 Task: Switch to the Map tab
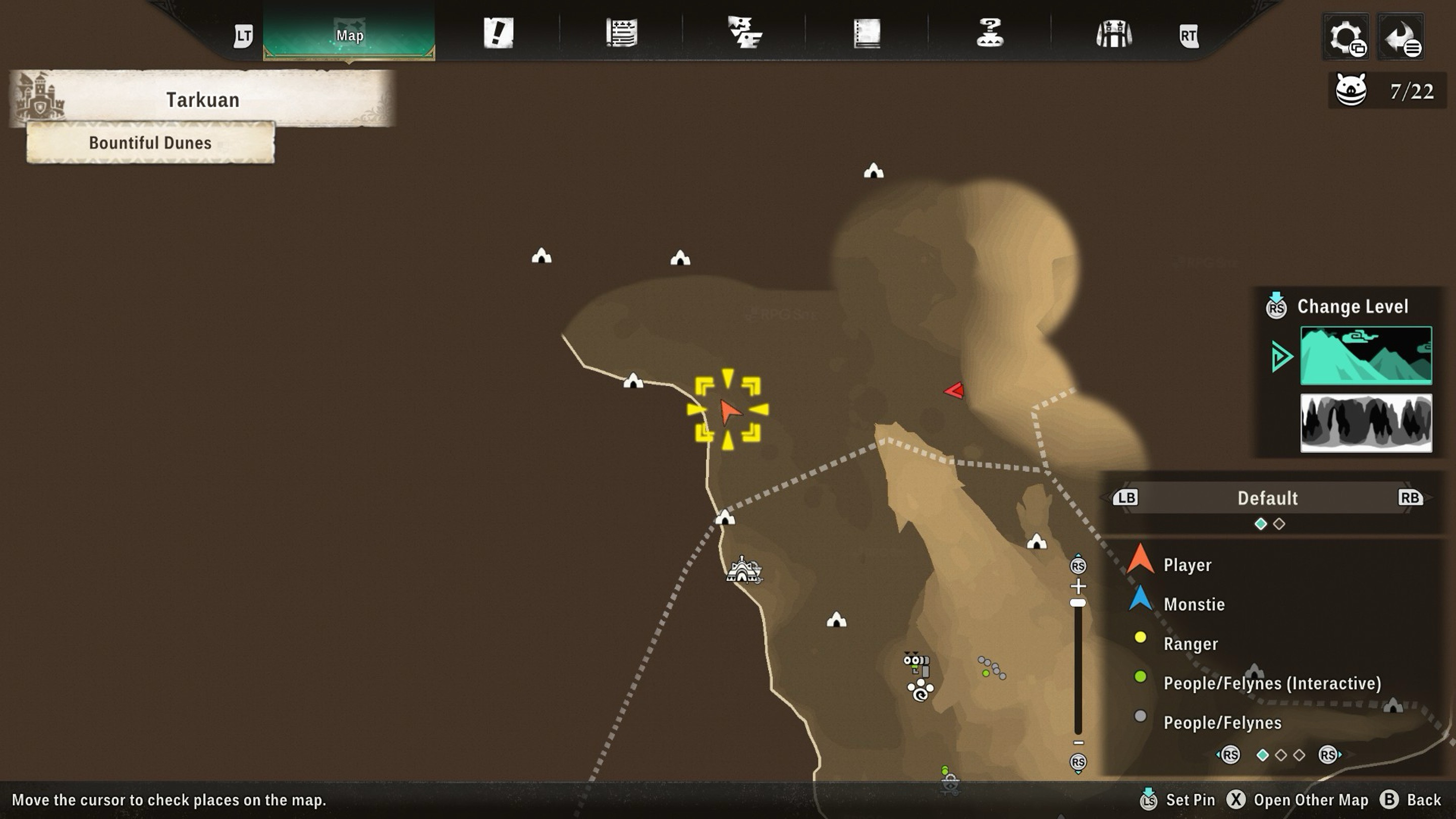click(x=349, y=35)
